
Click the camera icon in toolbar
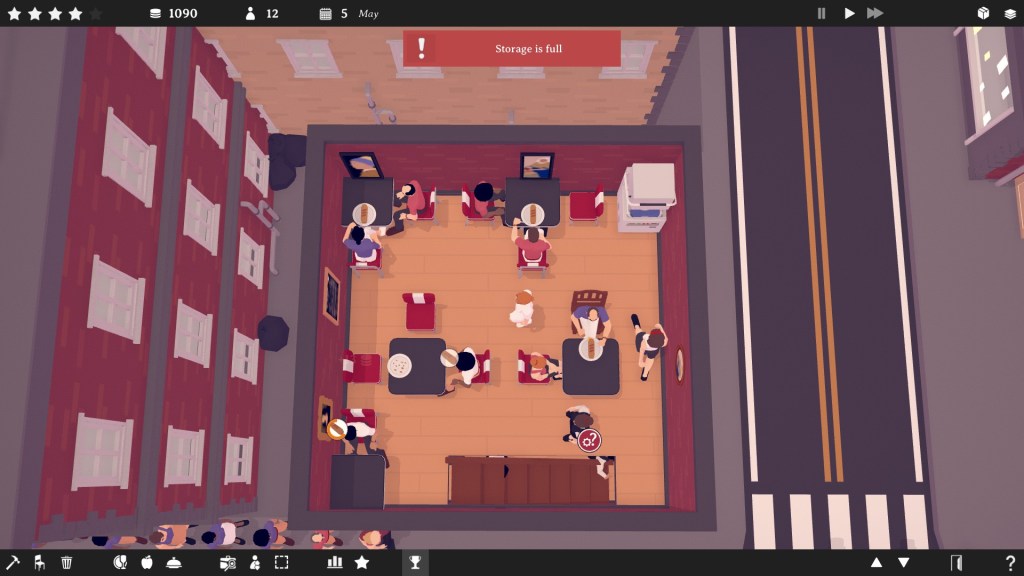[x=228, y=563]
